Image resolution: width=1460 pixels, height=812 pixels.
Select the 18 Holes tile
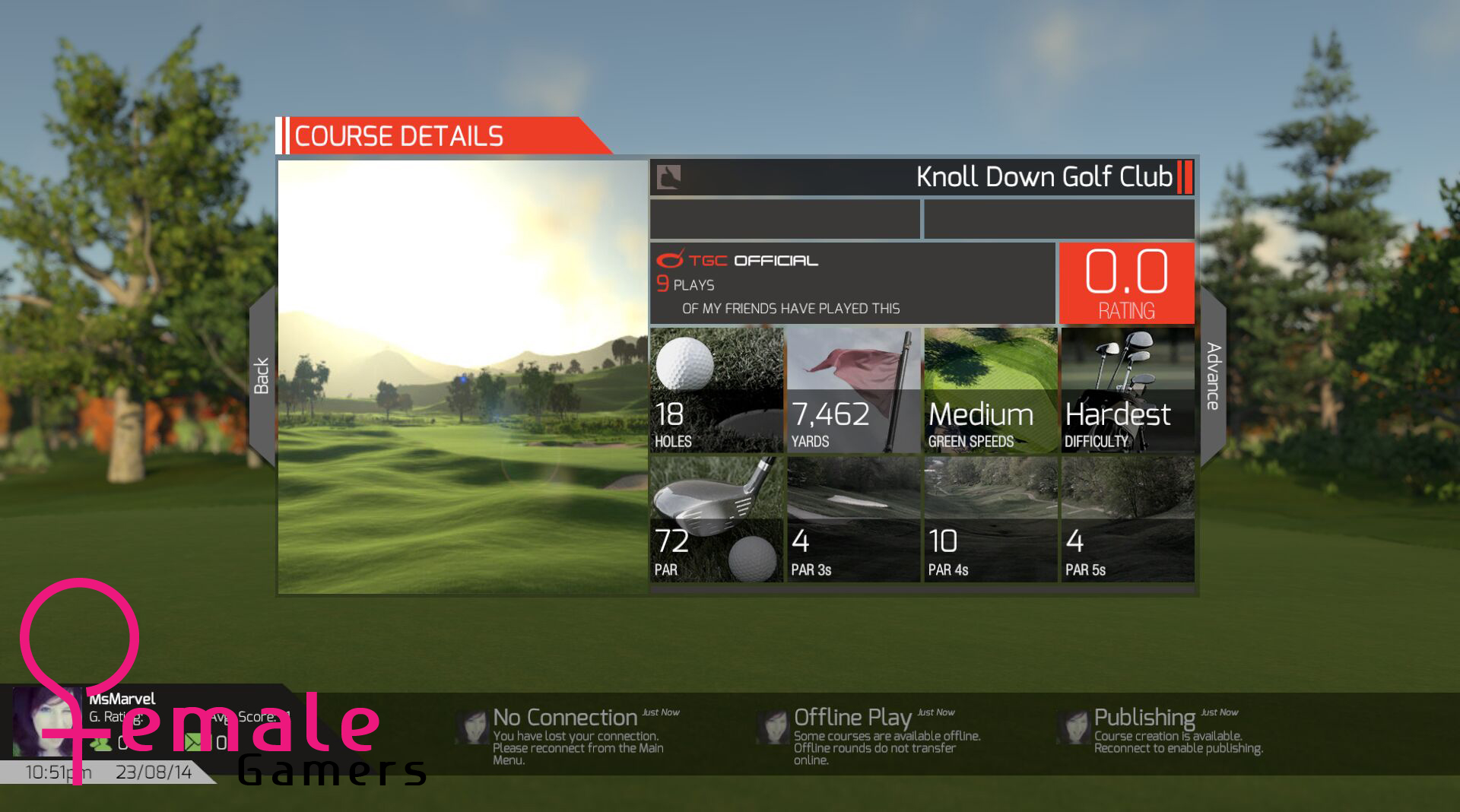tap(716, 390)
